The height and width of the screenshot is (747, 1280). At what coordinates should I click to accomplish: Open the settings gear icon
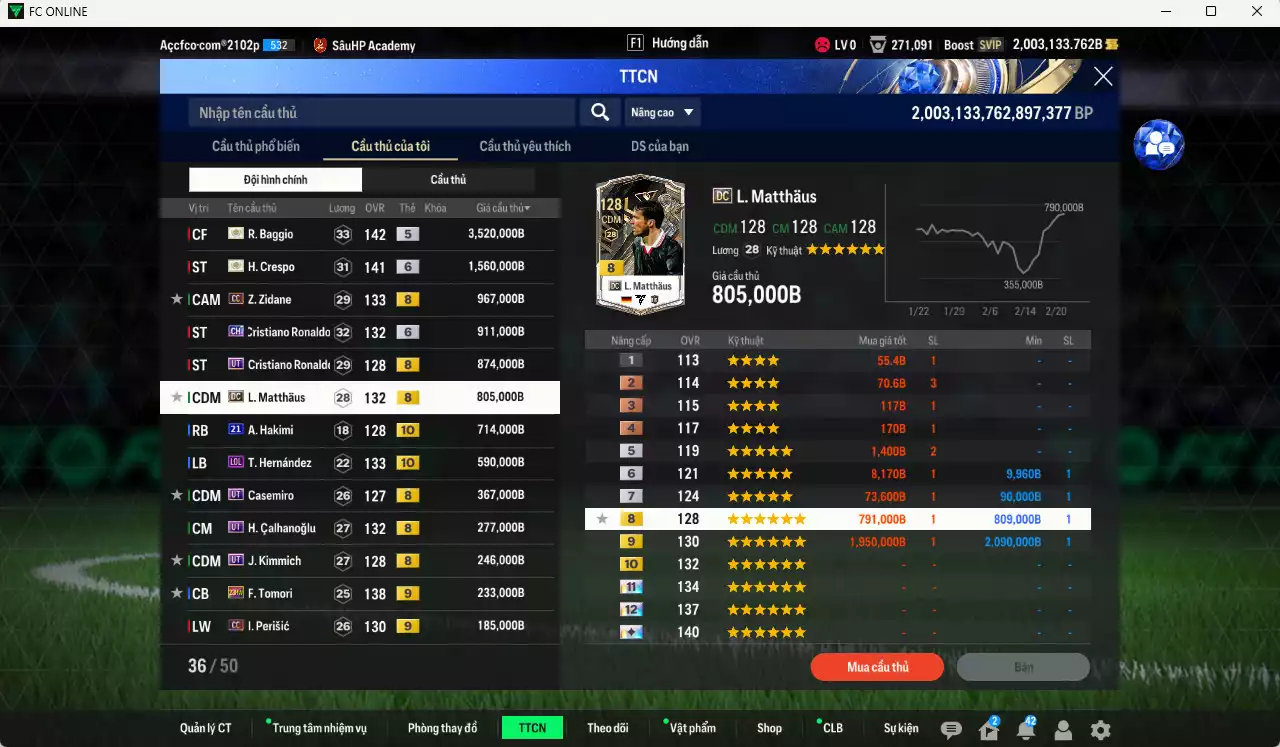click(x=1100, y=730)
